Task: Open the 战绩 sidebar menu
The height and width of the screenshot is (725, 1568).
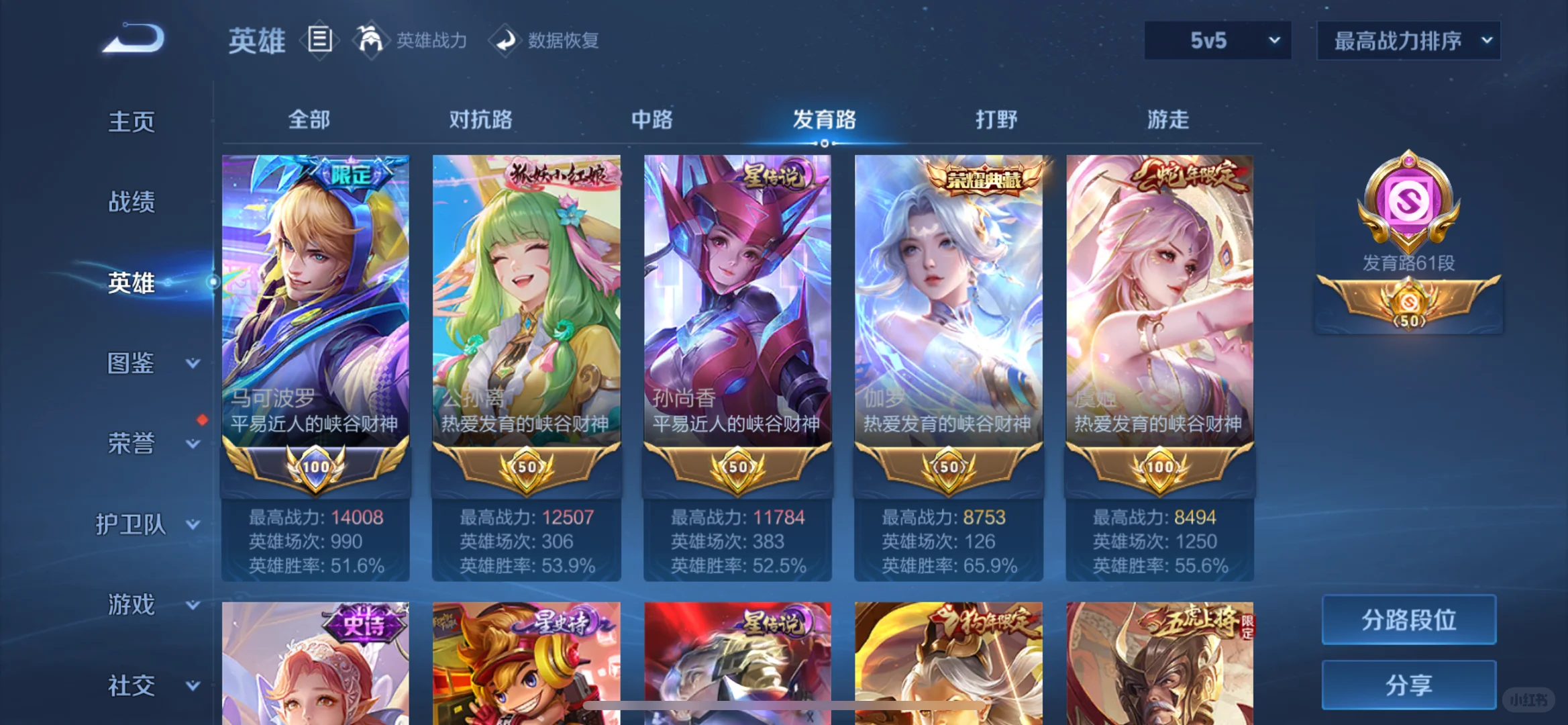Action: (x=132, y=201)
